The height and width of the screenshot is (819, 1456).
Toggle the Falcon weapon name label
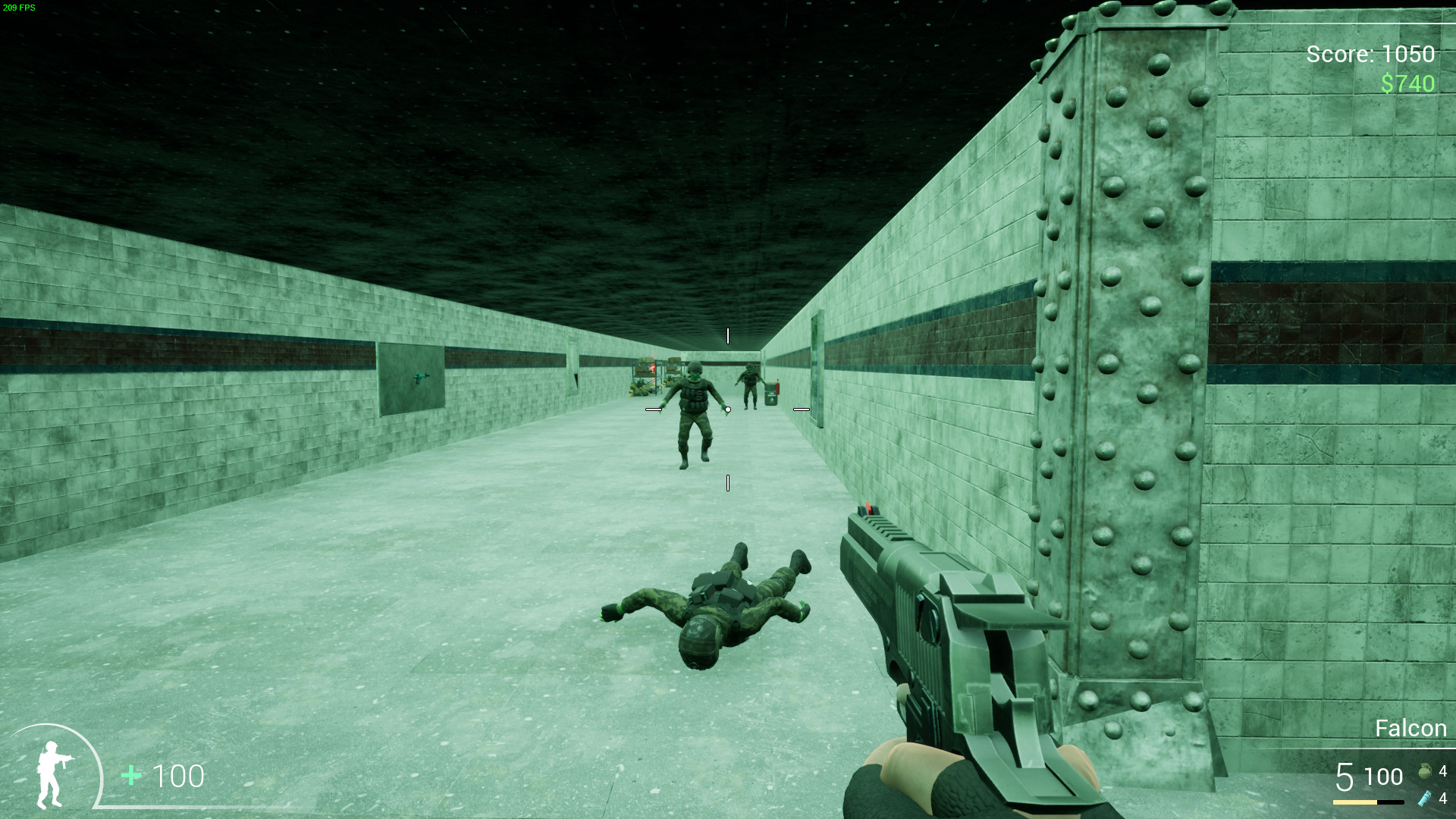coord(1410,728)
